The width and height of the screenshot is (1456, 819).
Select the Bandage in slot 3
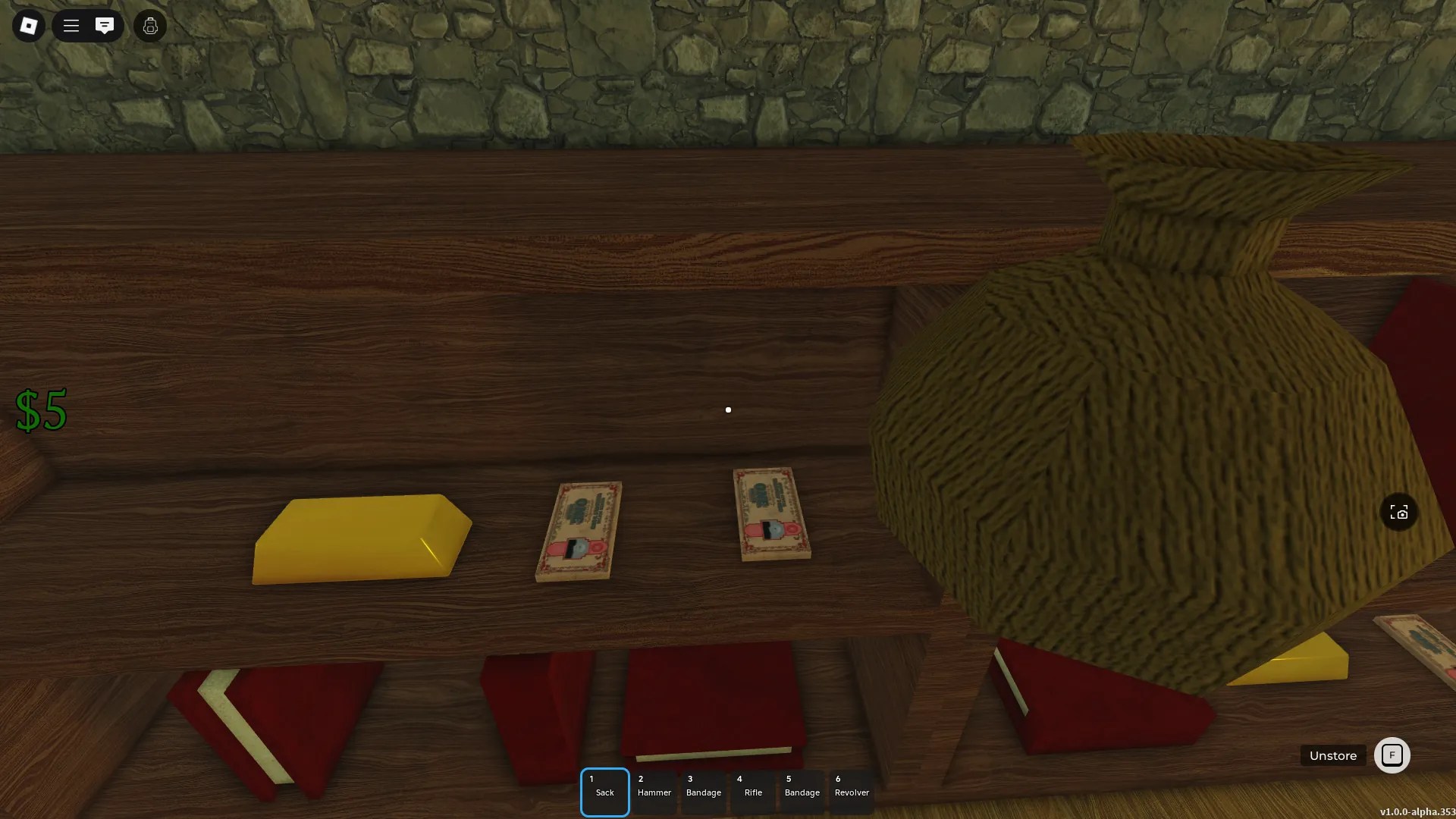click(704, 792)
